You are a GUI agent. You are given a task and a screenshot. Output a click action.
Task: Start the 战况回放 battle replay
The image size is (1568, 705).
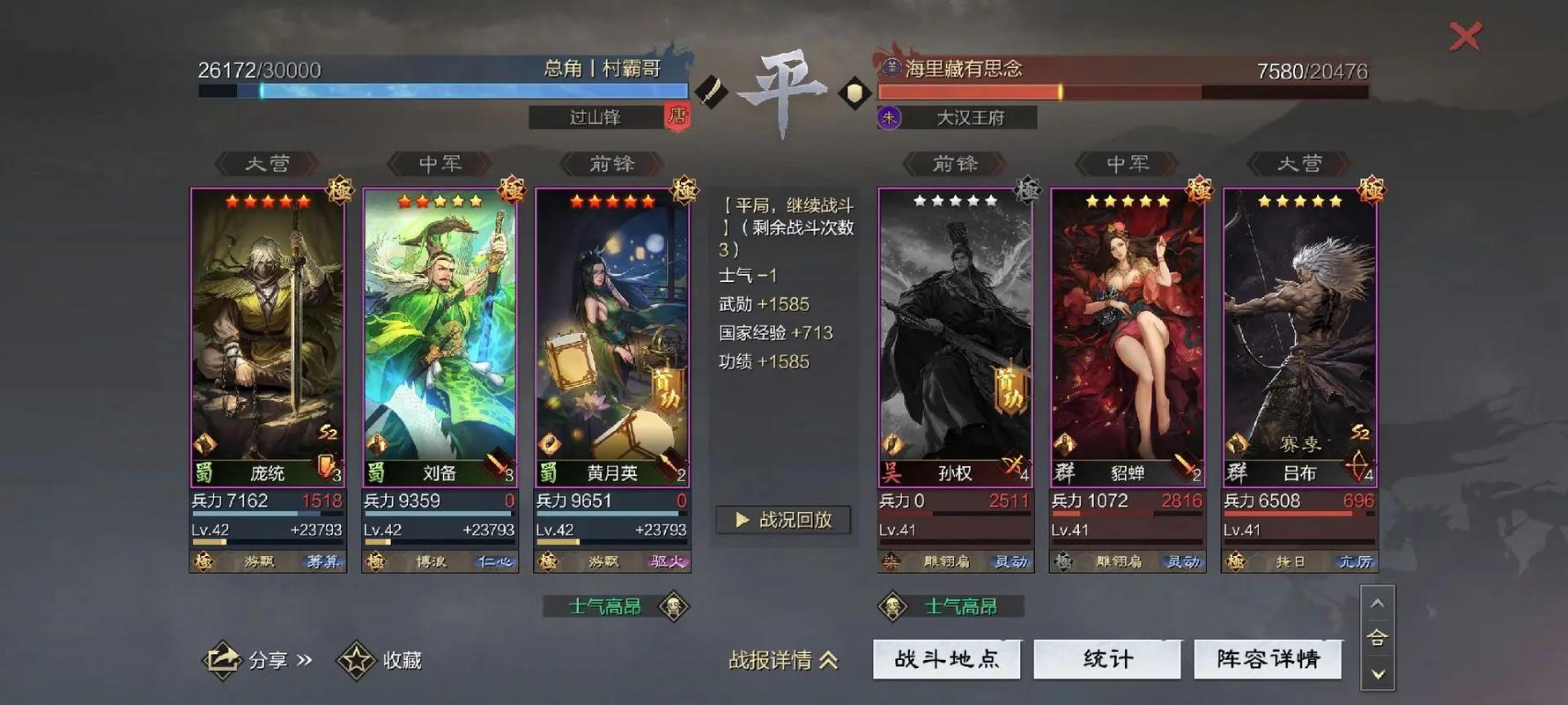[782, 520]
